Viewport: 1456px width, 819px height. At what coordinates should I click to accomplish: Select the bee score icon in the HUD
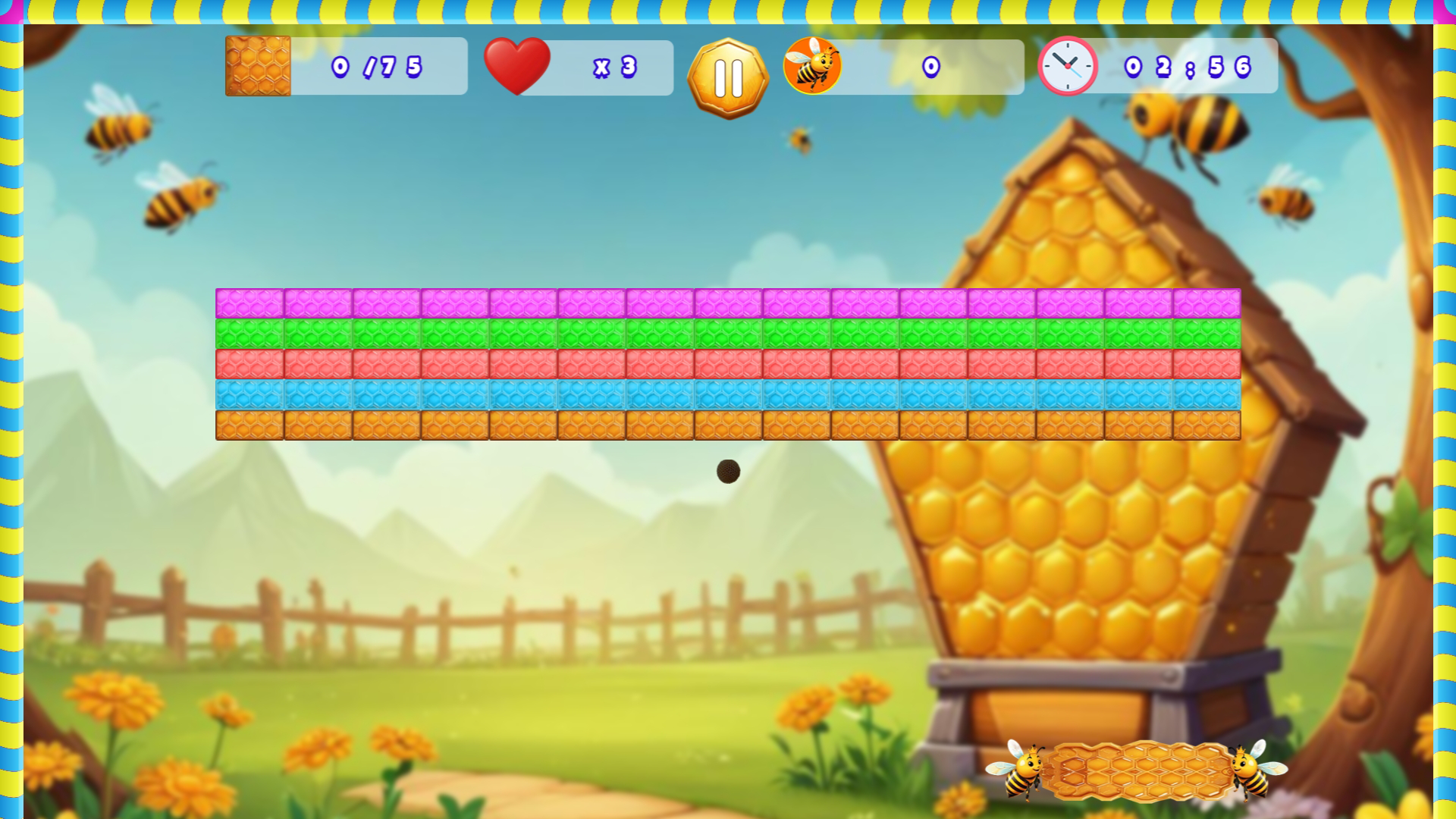[x=813, y=66]
